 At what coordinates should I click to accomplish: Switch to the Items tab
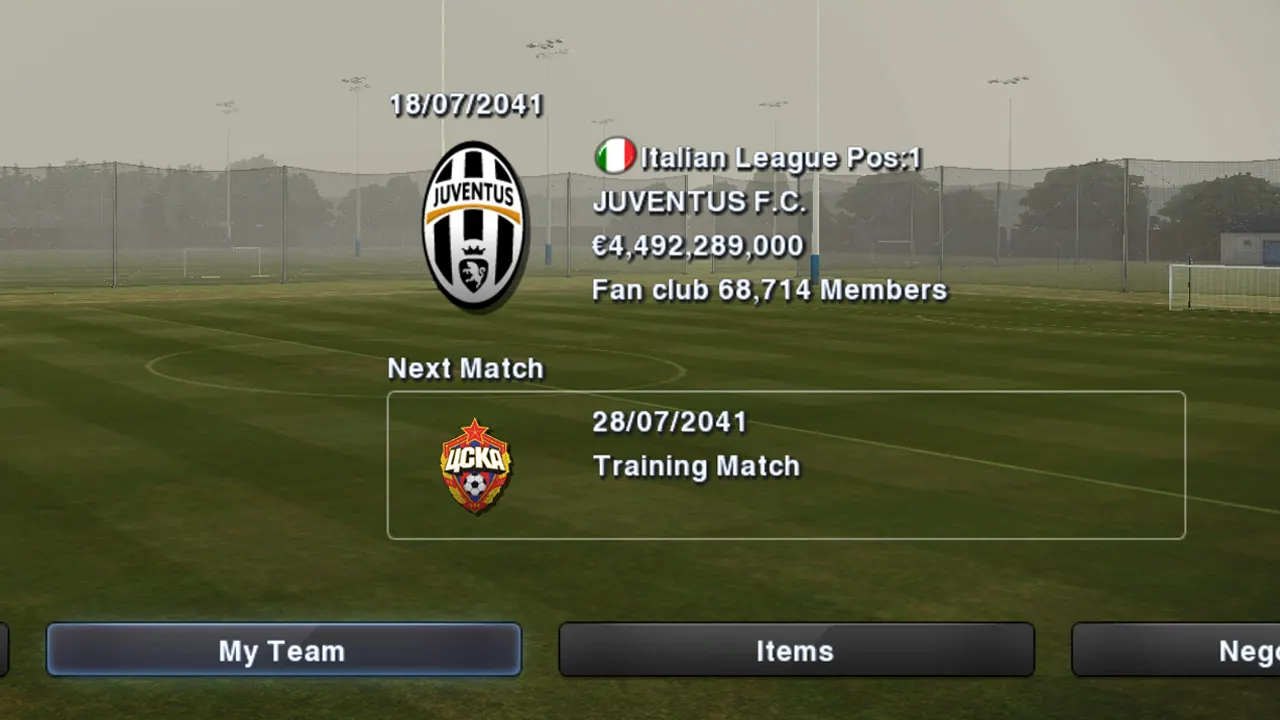(795, 651)
